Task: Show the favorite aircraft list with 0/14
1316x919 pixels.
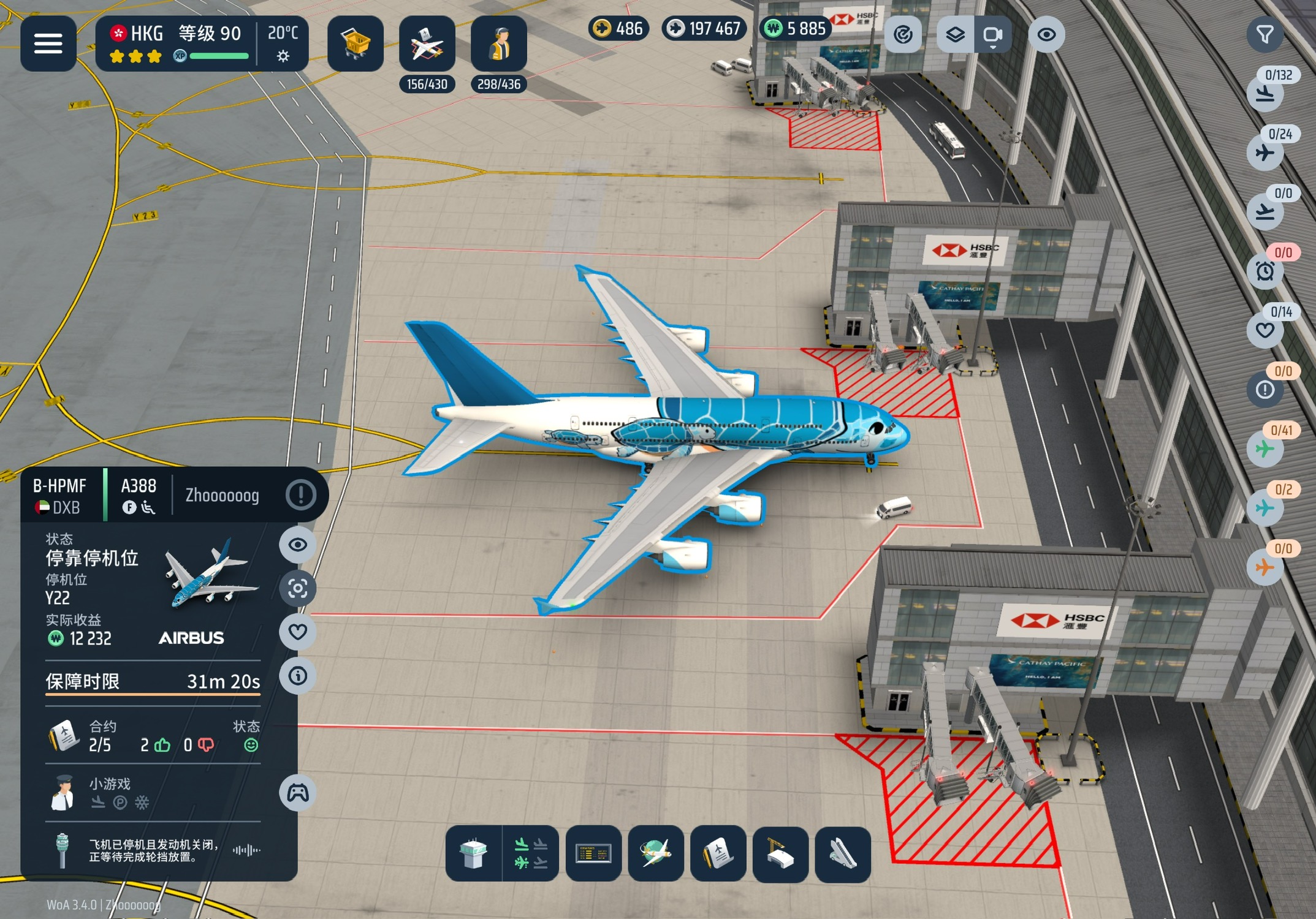Action: point(1265,330)
